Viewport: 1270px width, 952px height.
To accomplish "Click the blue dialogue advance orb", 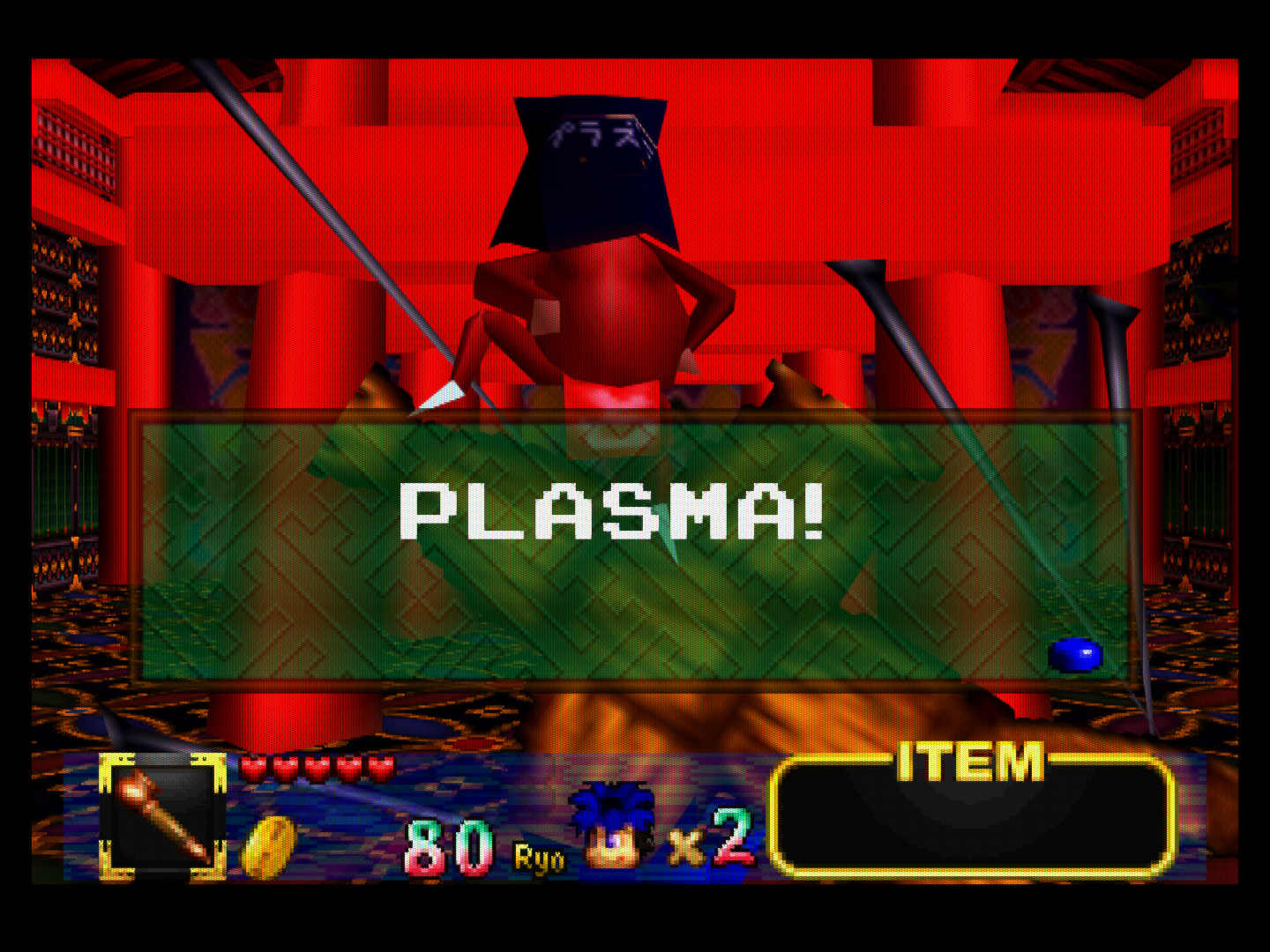I will pyautogui.click(x=1075, y=656).
